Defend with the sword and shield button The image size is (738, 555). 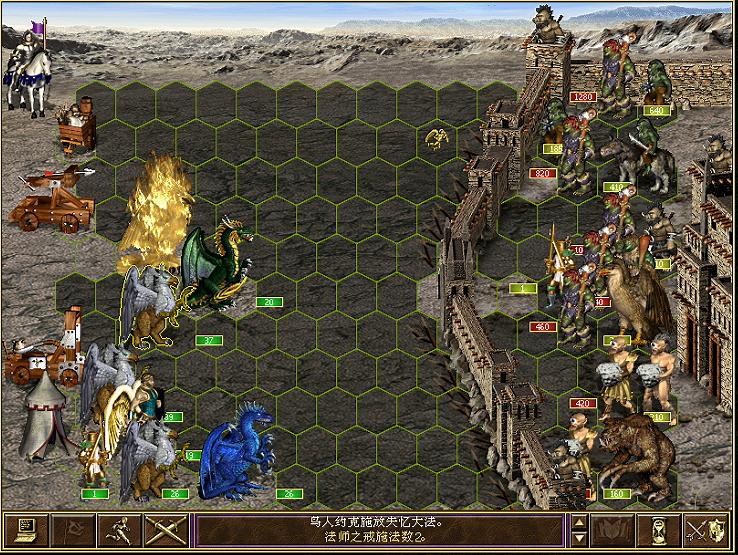[706, 528]
